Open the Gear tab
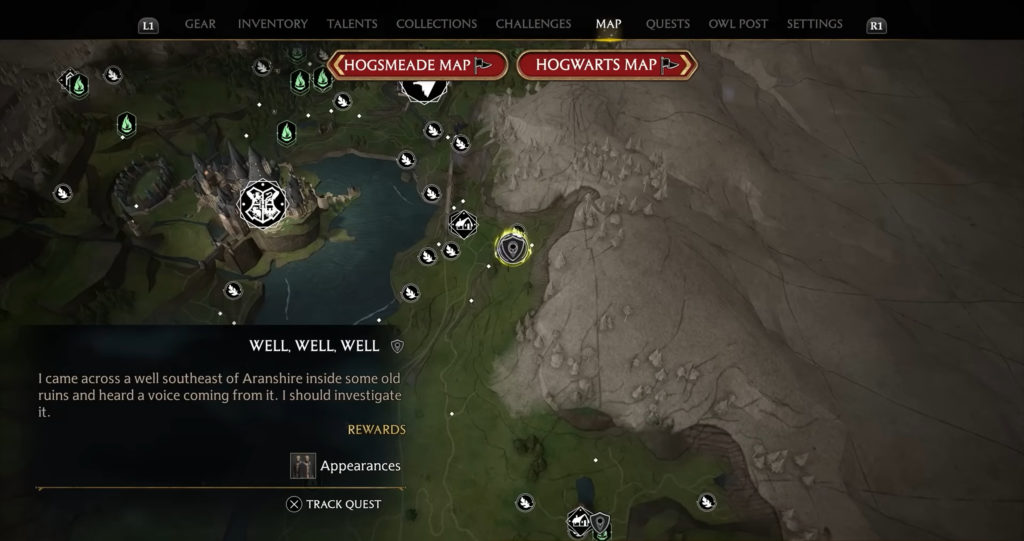Viewport: 1024px width, 541px height. pos(200,24)
